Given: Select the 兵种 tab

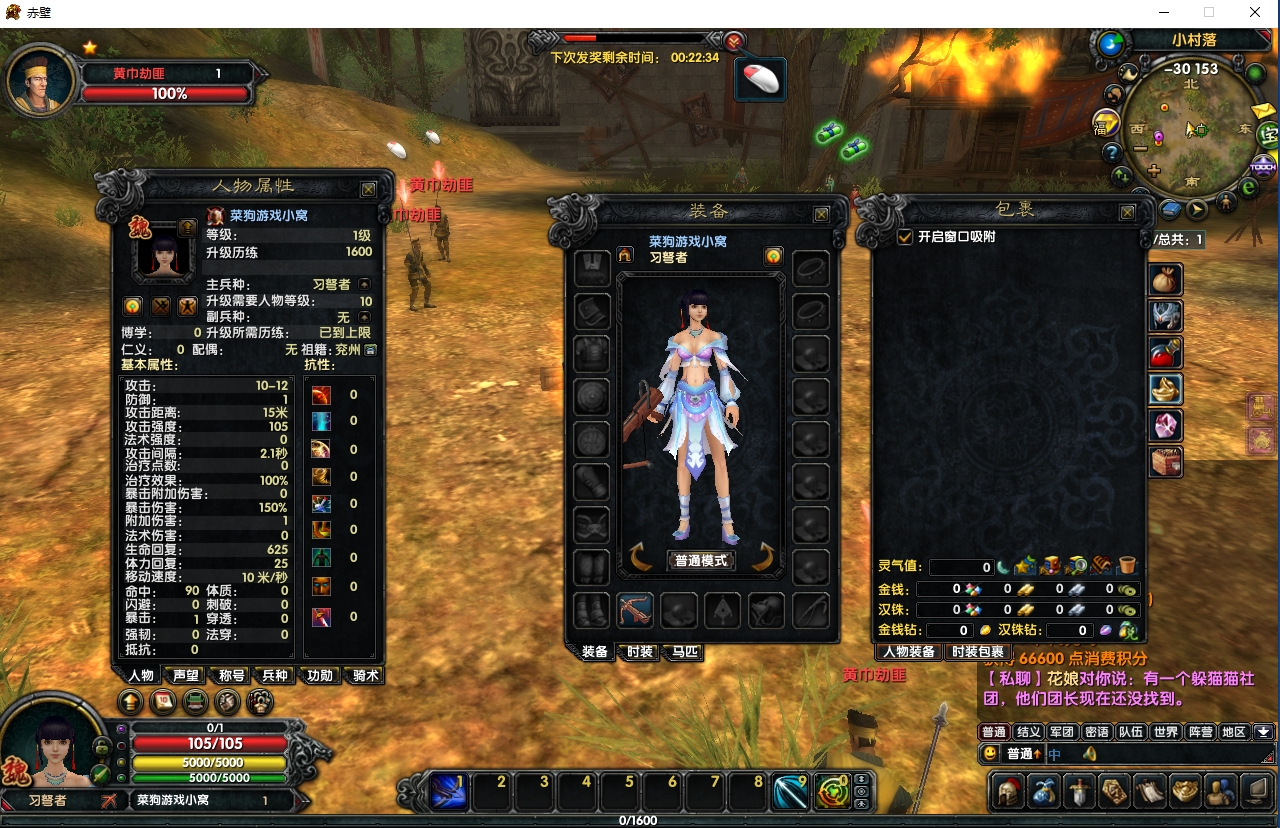Looking at the screenshot, I should (275, 676).
